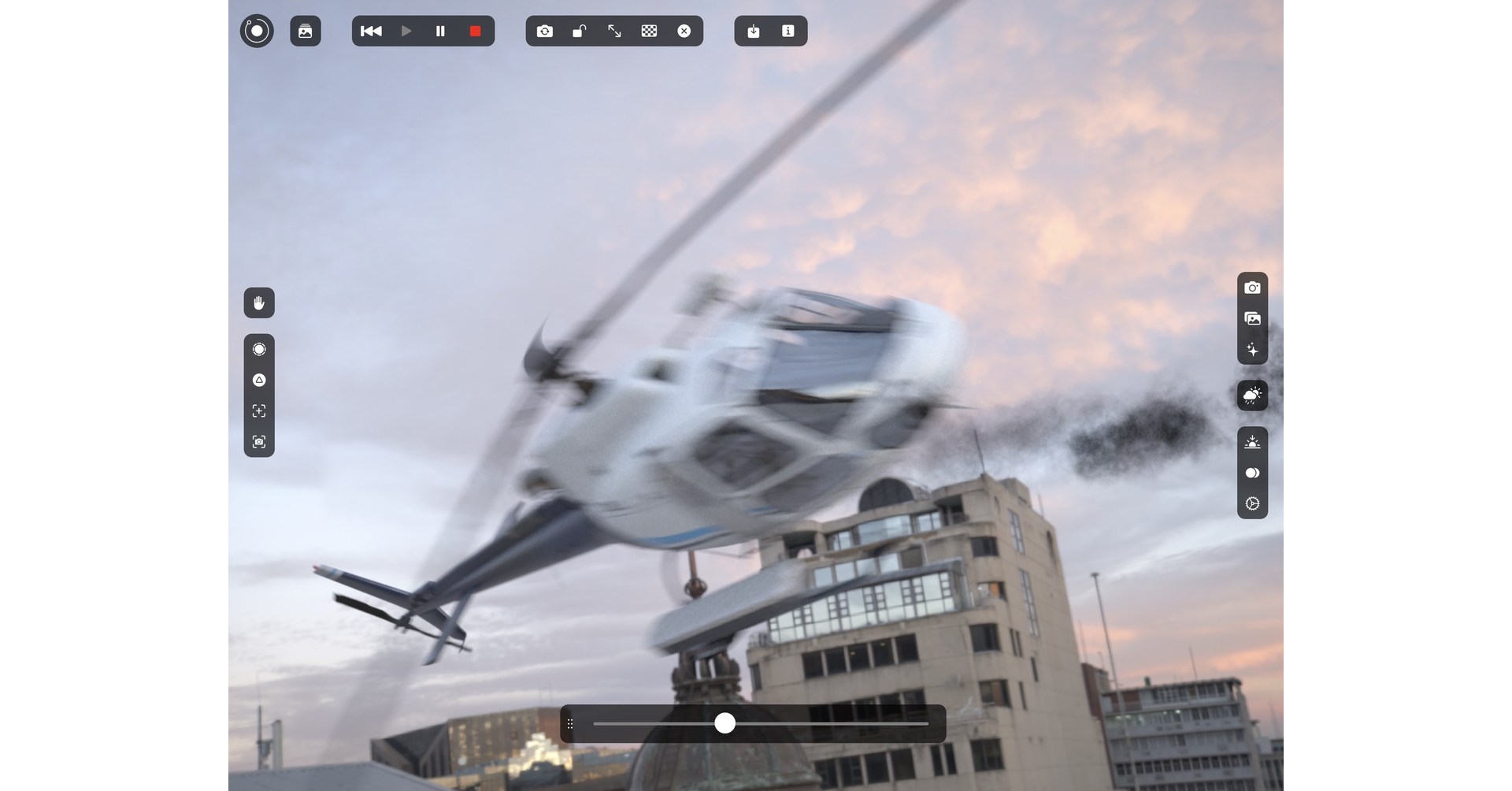Select the hand pan tool

click(259, 303)
